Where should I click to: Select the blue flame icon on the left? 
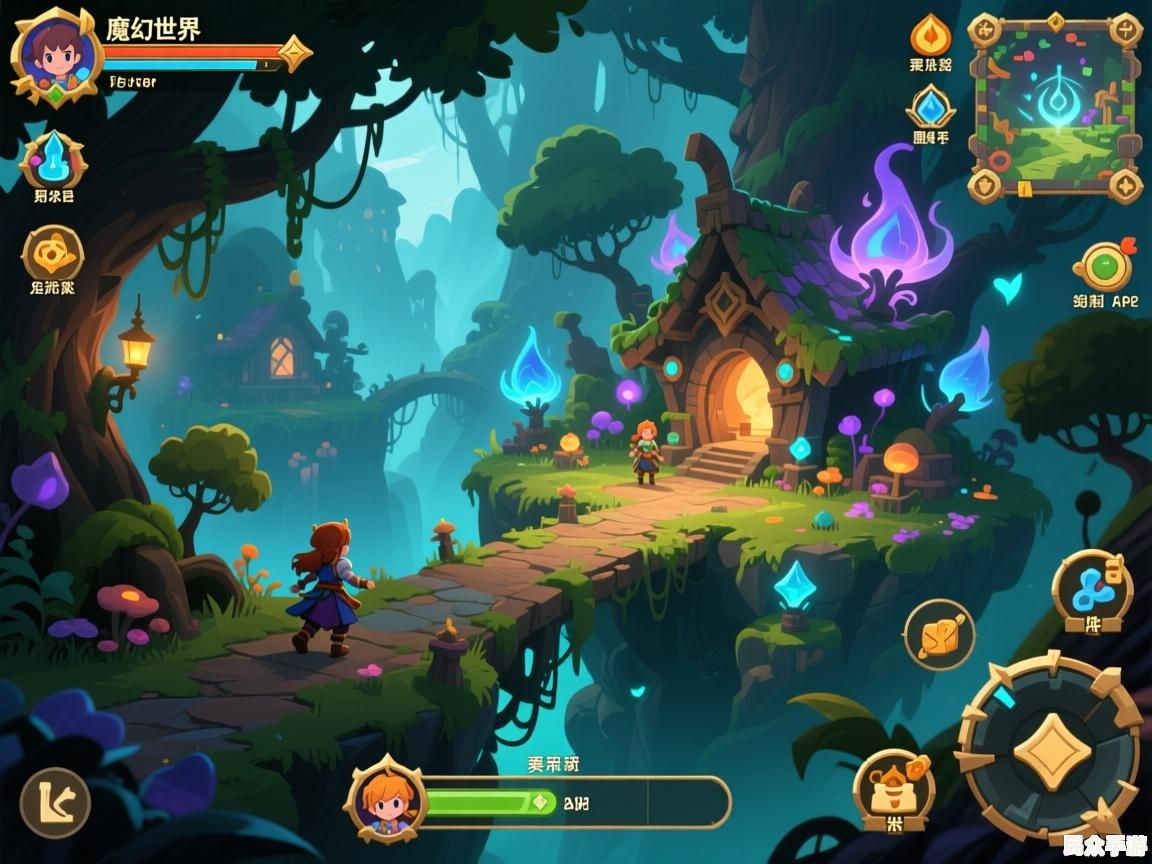(x=52, y=160)
